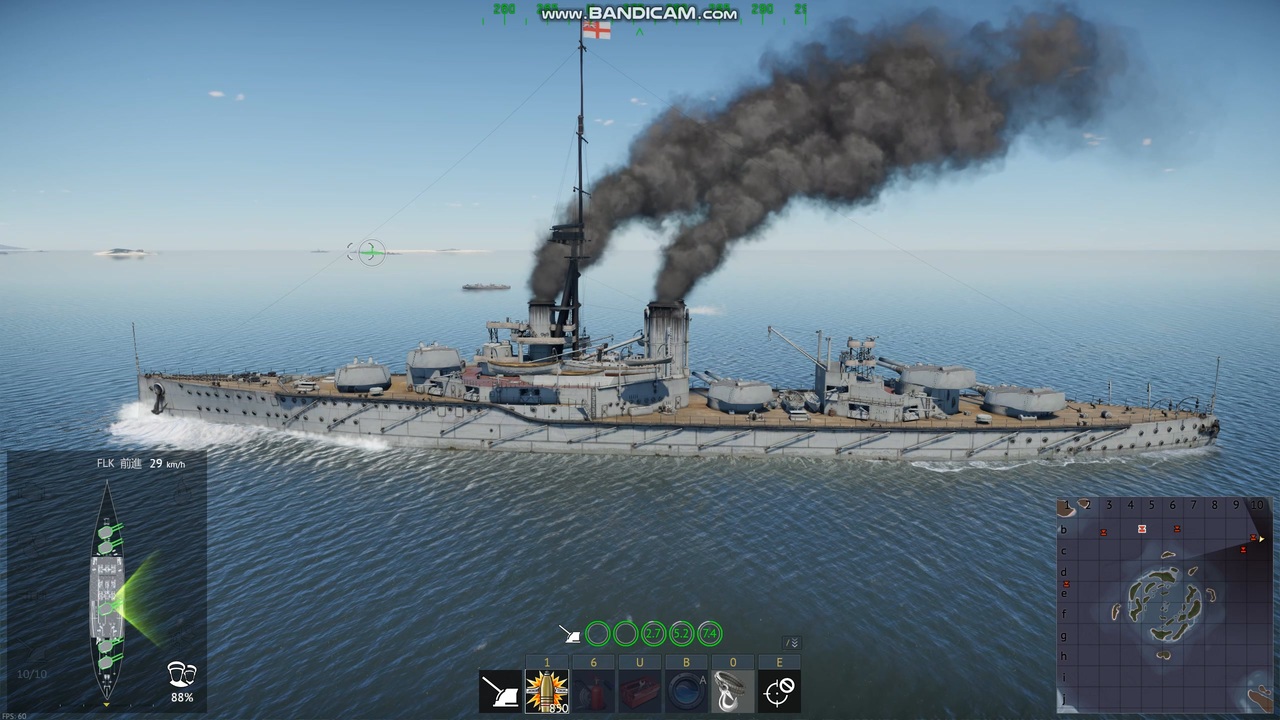
Task: Click the crew count sailors icon
Action: (182, 673)
